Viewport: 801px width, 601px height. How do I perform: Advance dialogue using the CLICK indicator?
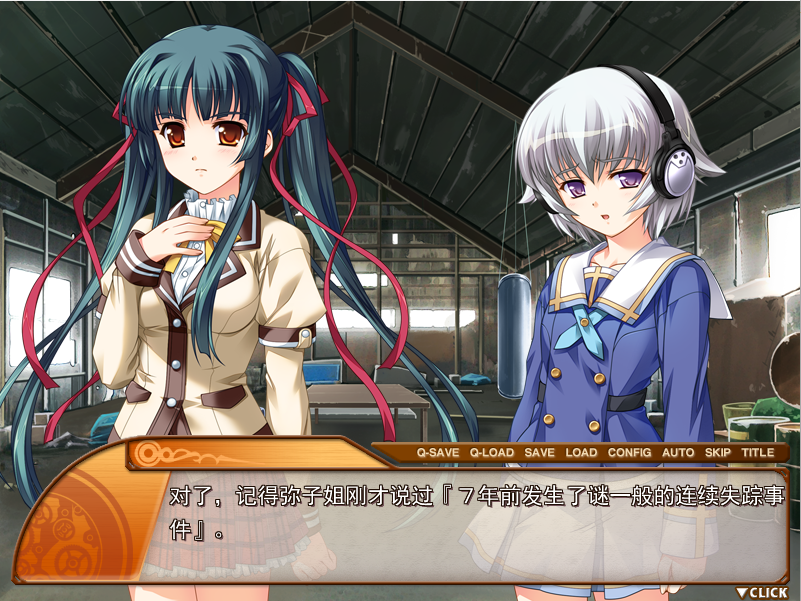click(x=762, y=592)
